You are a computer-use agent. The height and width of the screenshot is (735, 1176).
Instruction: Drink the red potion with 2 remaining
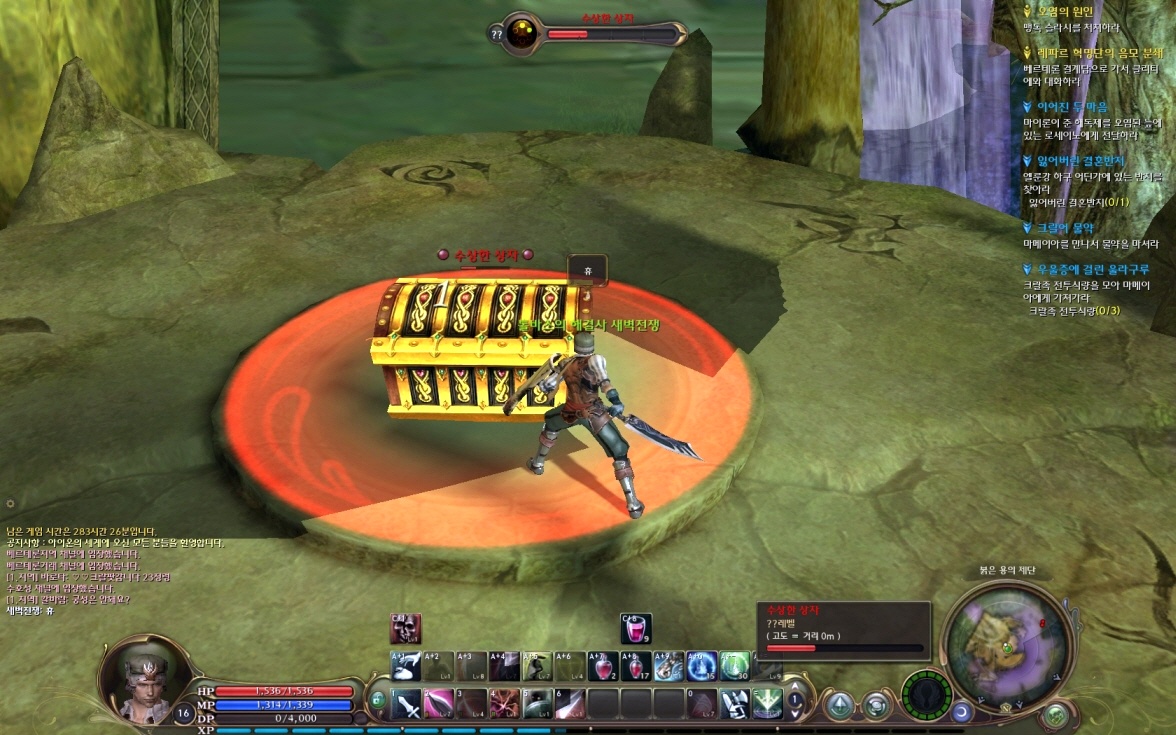(603, 666)
